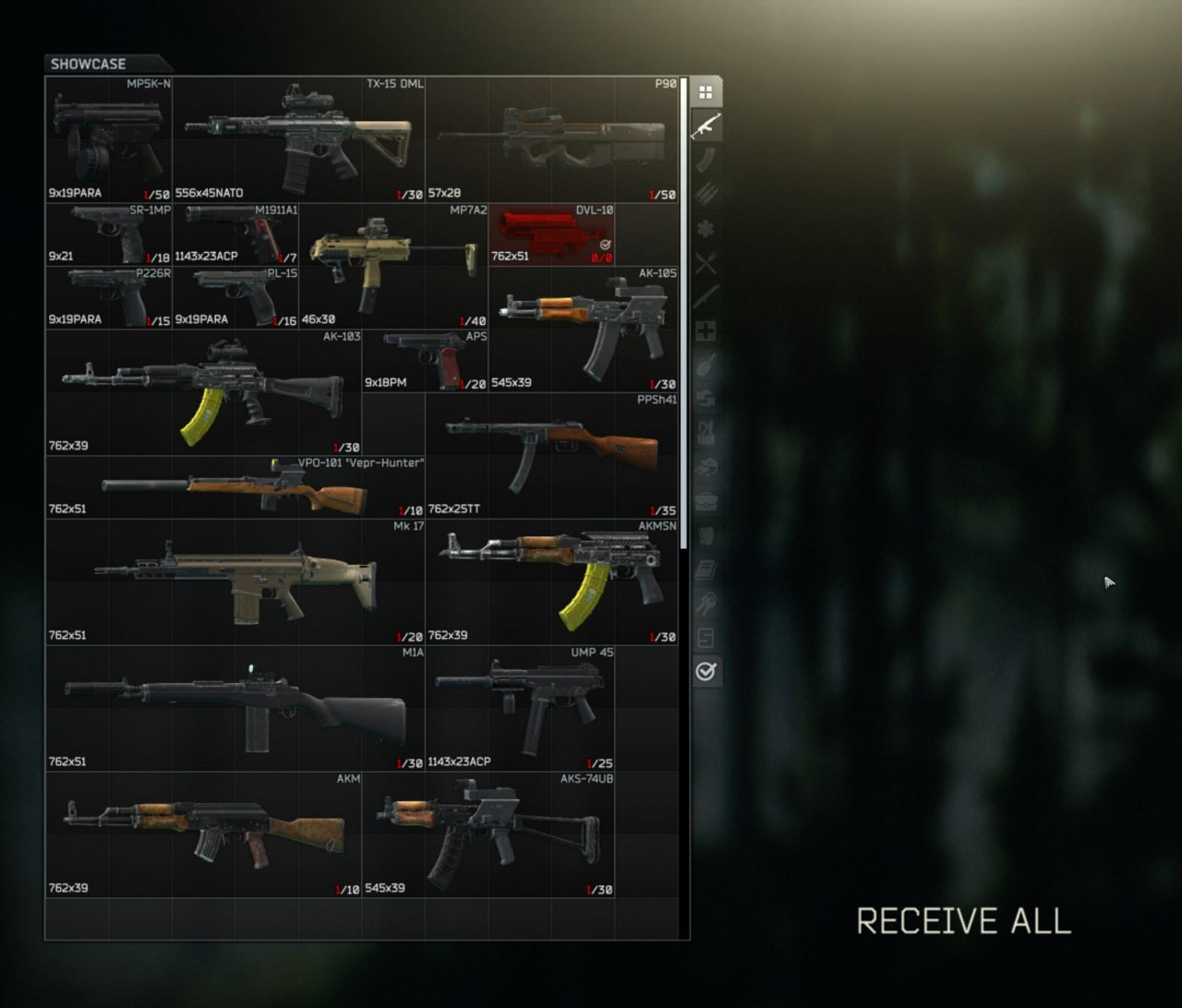Open the medical cross category tab
Viewport: 1182px width, 1008px height.
pyautogui.click(x=706, y=330)
